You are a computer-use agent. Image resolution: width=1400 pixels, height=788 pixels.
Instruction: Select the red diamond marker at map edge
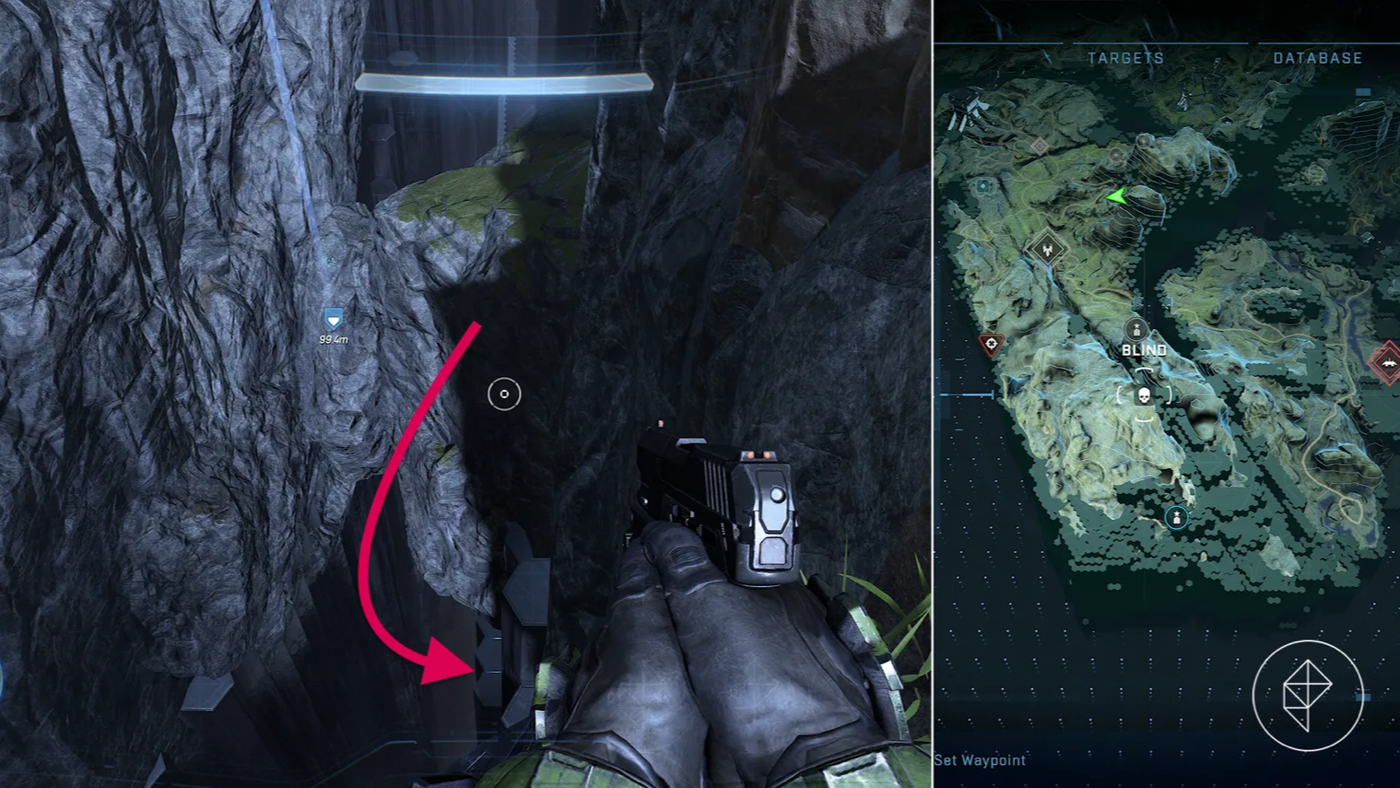[x=1387, y=362]
